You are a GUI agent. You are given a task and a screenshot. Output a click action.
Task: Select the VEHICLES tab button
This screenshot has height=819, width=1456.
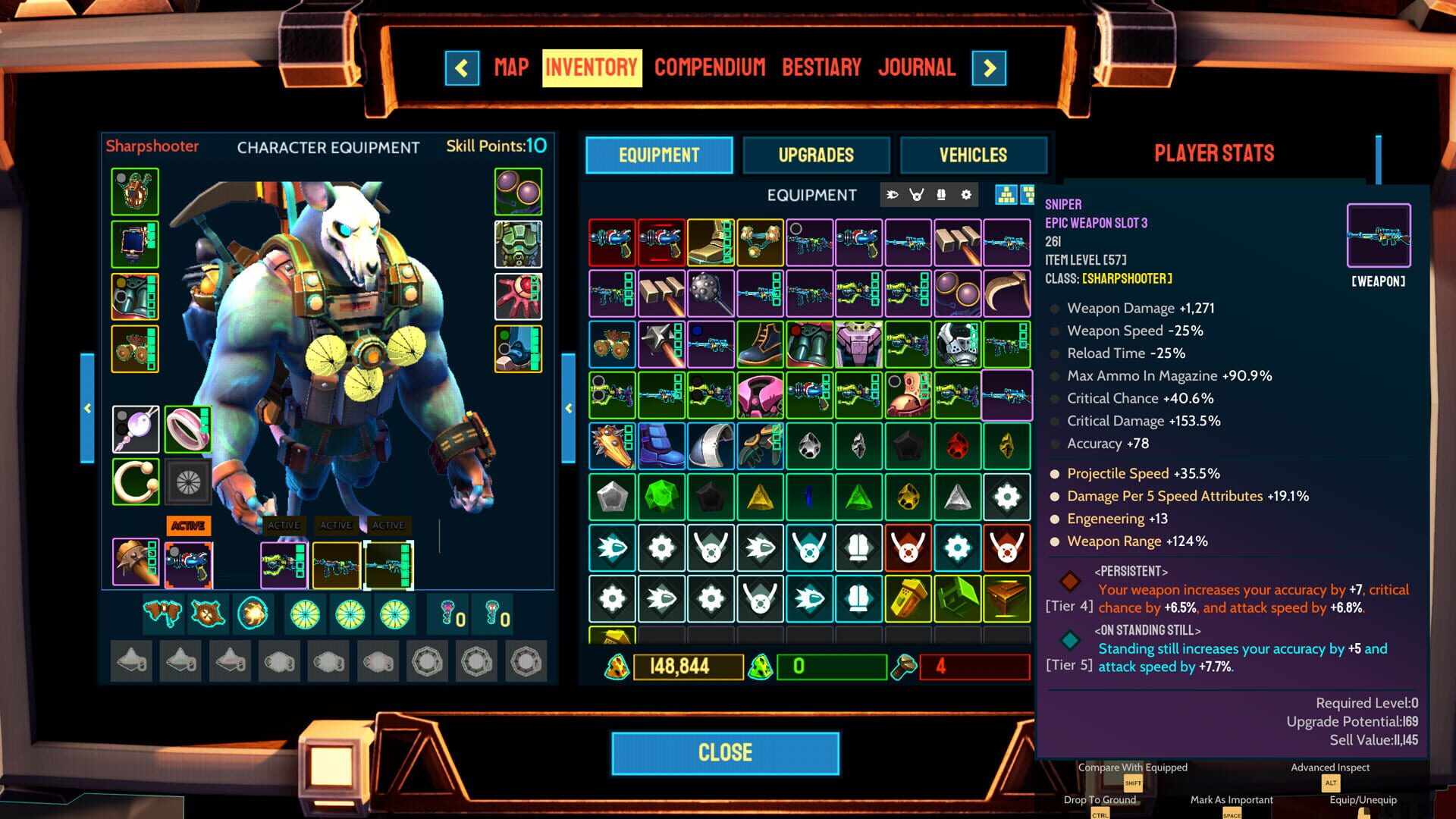tap(973, 155)
